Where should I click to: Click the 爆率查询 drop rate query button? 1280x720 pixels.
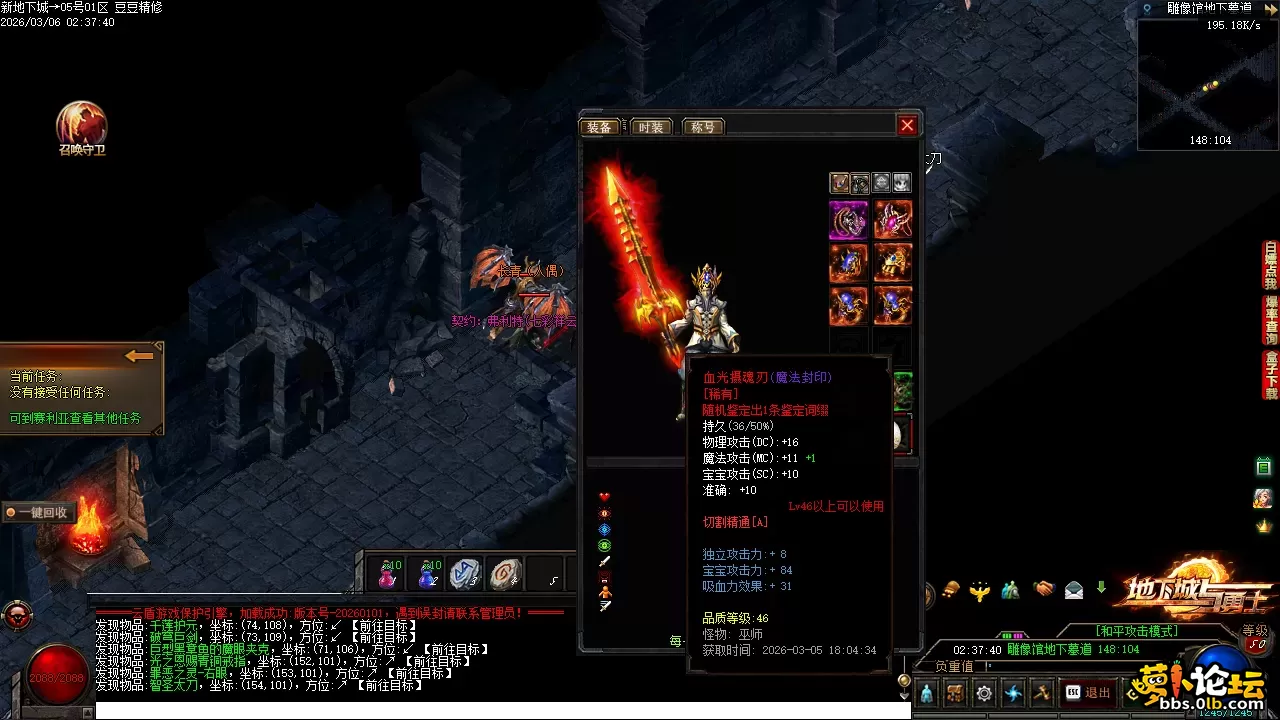click(x=1270, y=320)
